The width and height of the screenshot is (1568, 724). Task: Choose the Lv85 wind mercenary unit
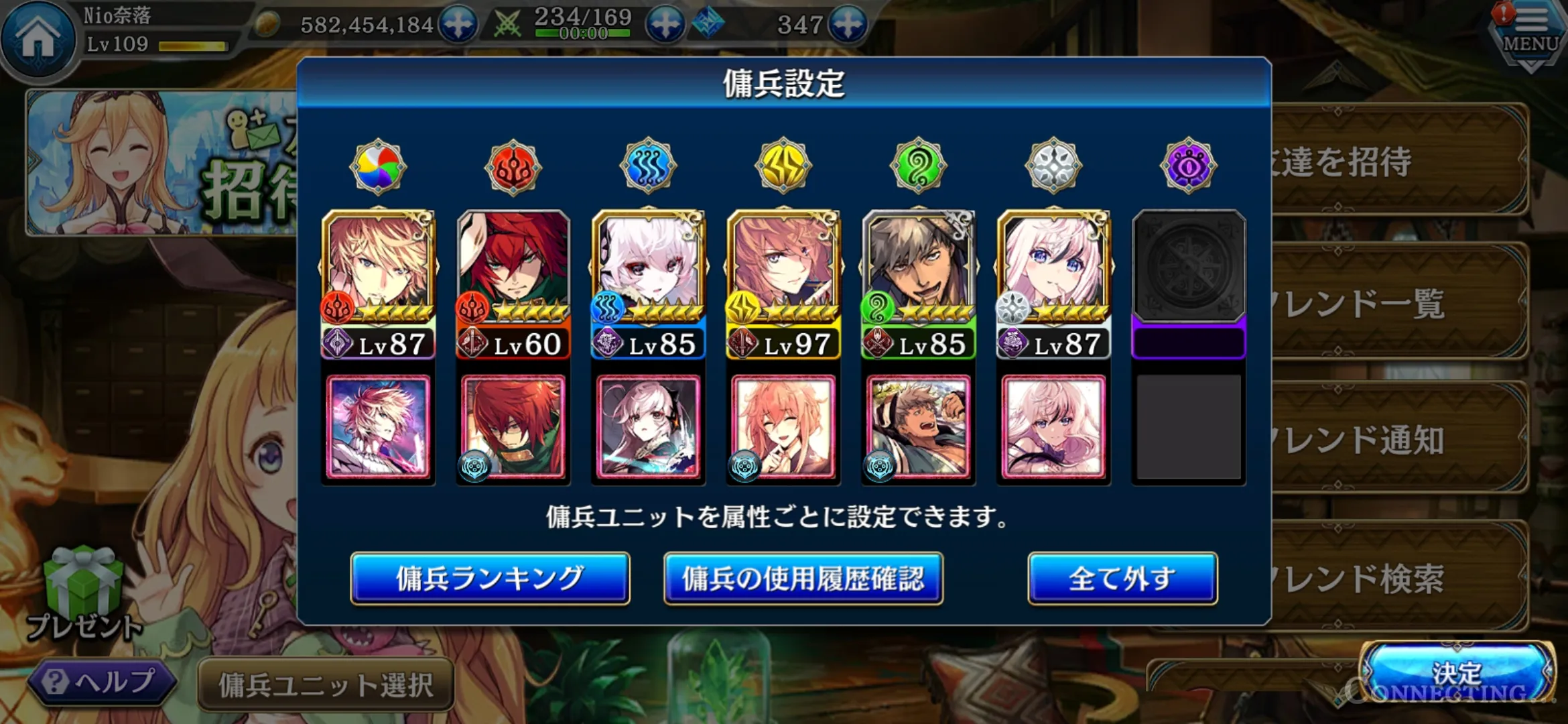pyautogui.click(x=919, y=283)
